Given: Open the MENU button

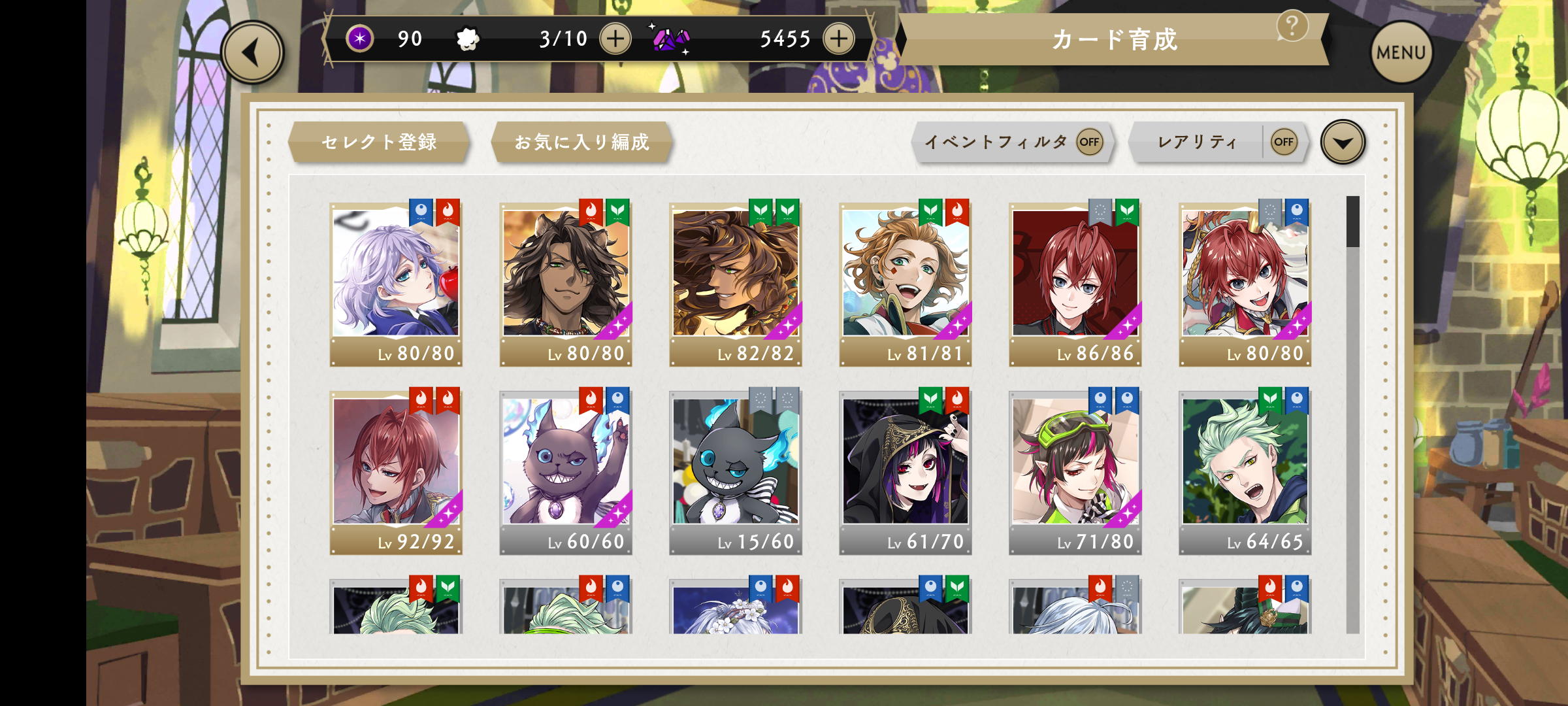Looking at the screenshot, I should tap(1401, 53).
